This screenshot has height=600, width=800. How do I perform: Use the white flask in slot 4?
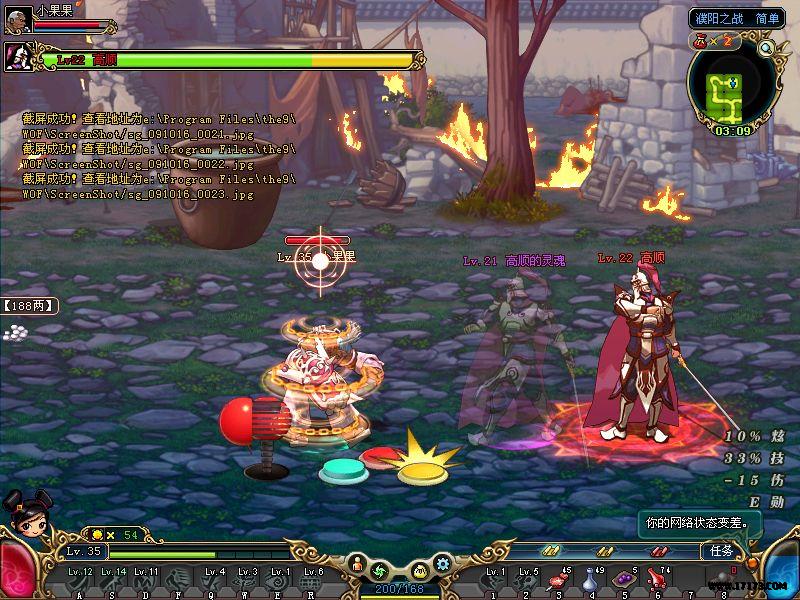[x=591, y=581]
